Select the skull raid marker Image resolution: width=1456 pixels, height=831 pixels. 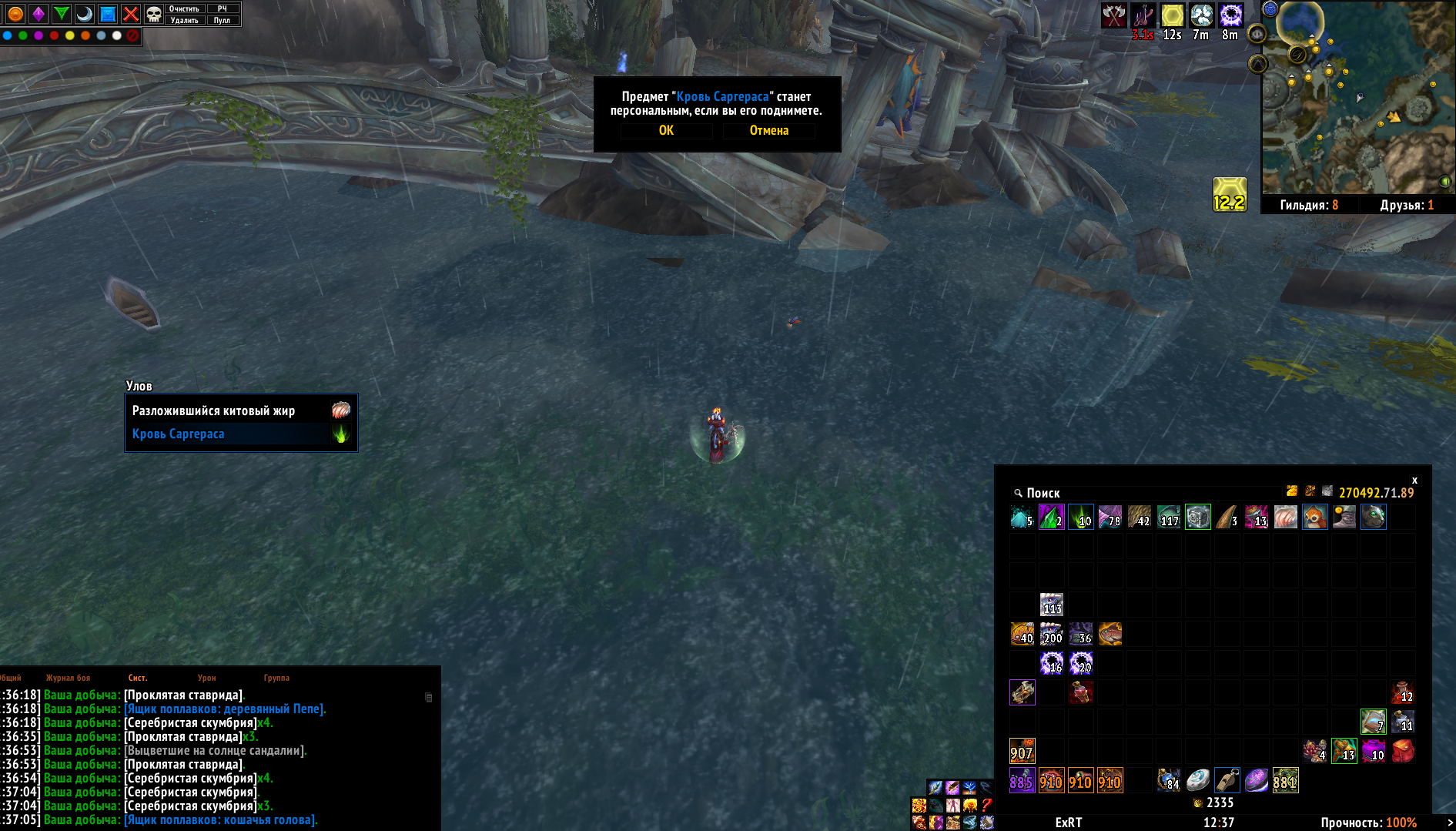154,14
